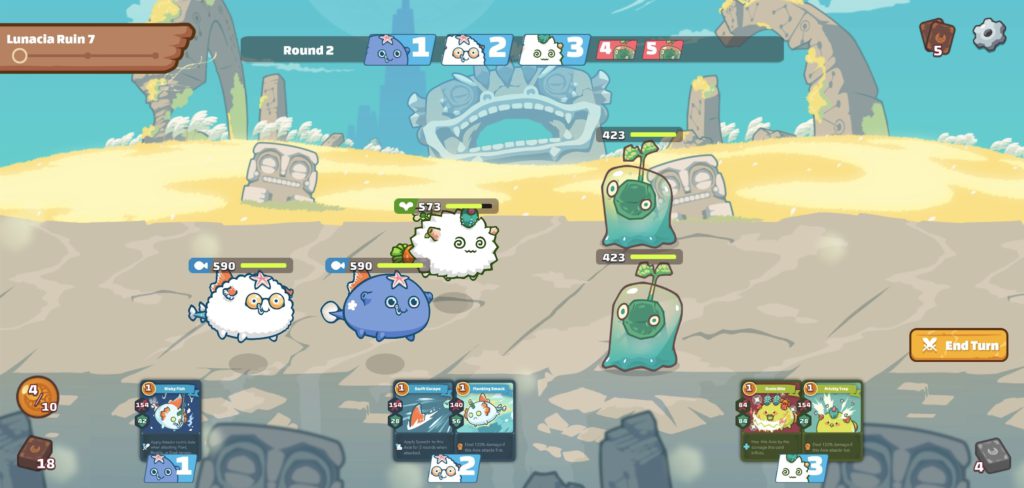The image size is (1024, 488).
Task: Play the Swift Escape card
Action: click(x=424, y=419)
